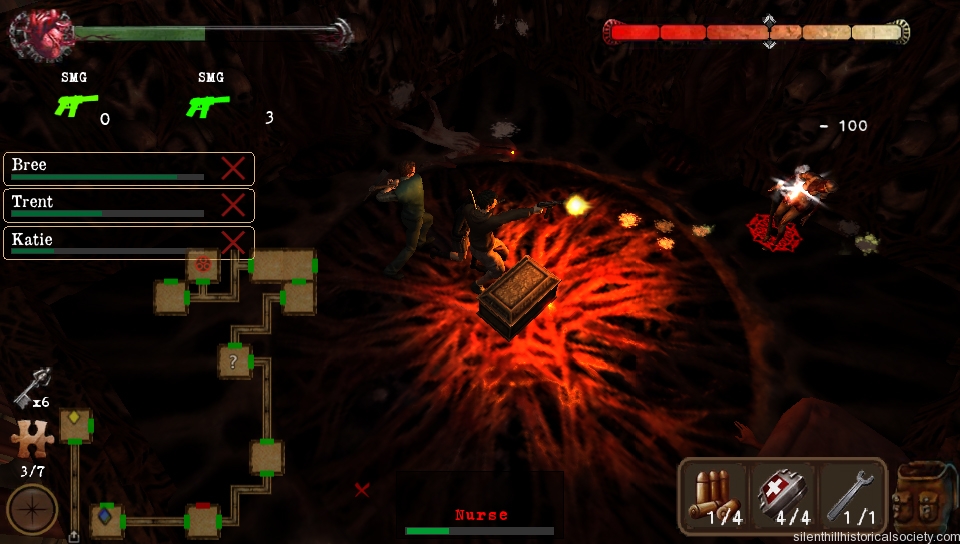Click the puzzle piece counter icon
Viewport: 960px width, 544px height.
[x=29, y=440]
